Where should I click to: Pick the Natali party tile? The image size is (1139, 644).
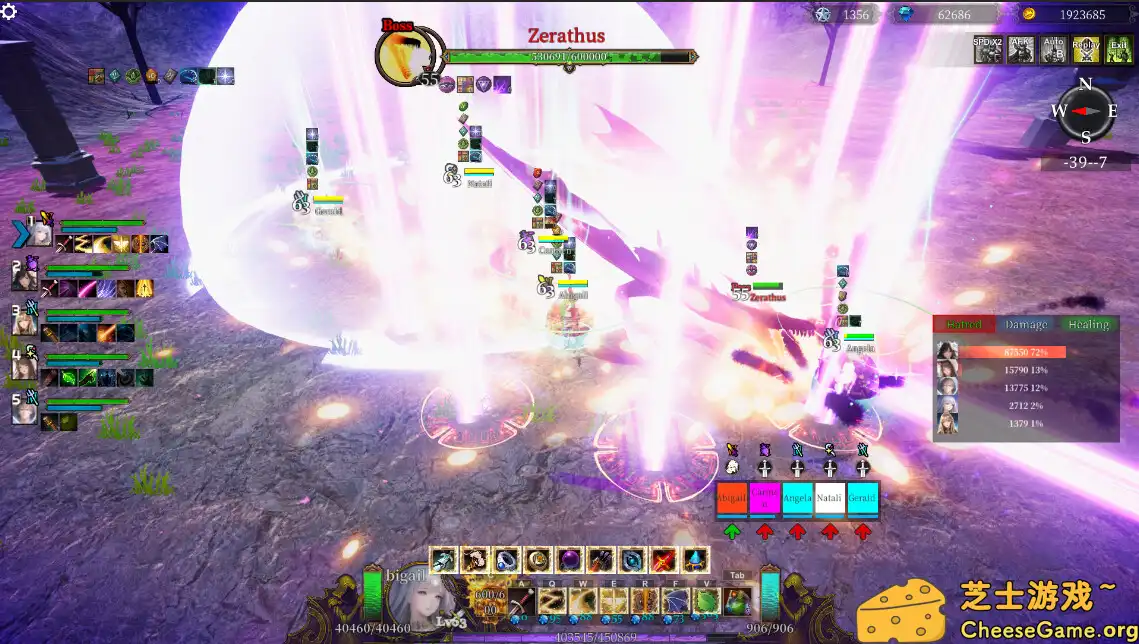[830, 498]
